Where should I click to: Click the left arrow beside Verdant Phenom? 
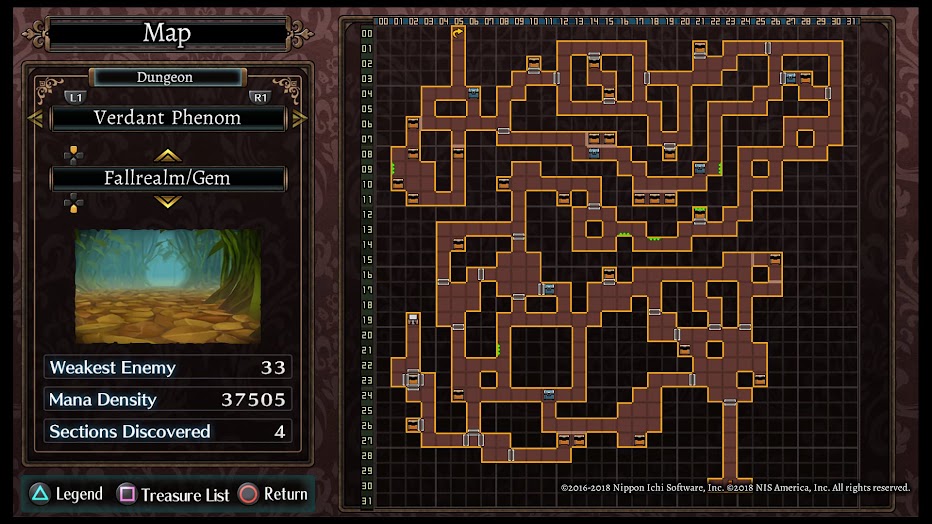pyautogui.click(x=35, y=118)
